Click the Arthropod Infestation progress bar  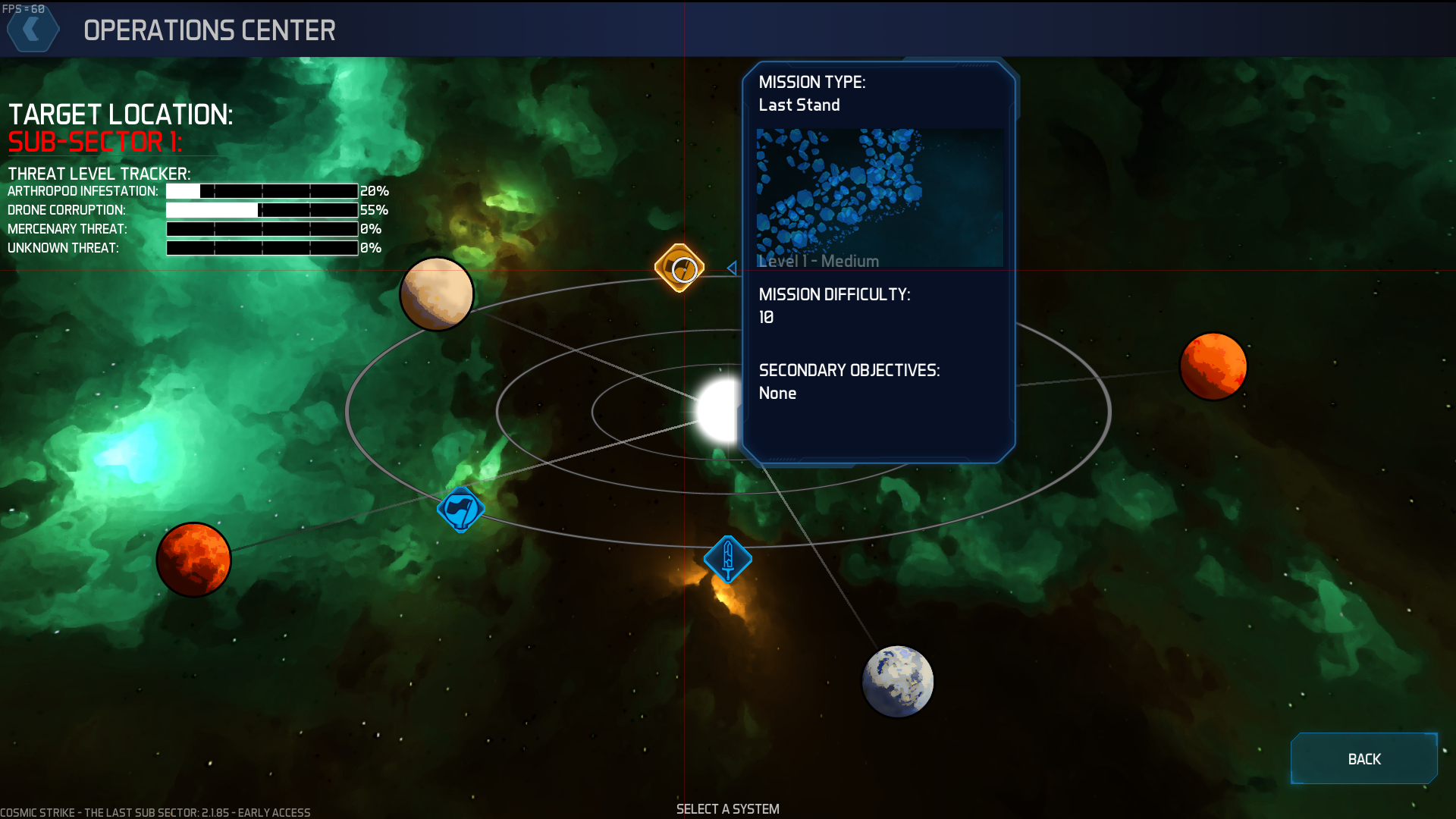pos(262,191)
